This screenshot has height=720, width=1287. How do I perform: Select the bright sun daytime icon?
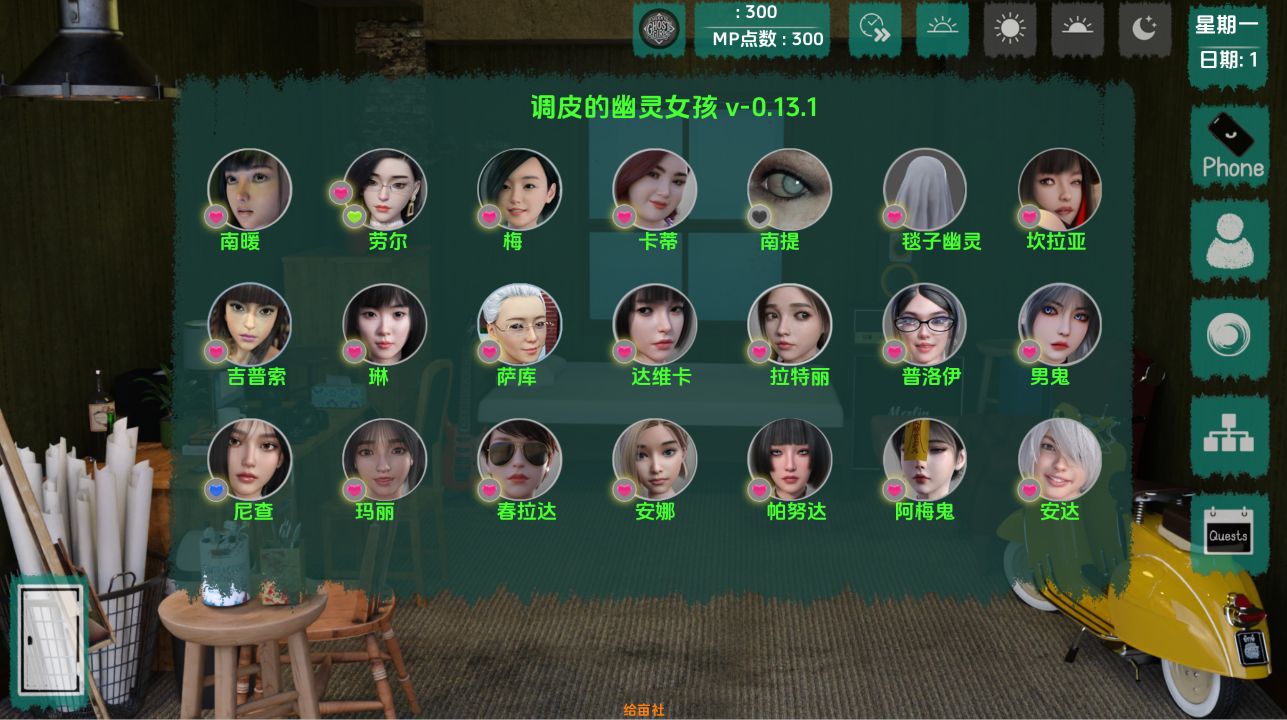click(x=1010, y=29)
